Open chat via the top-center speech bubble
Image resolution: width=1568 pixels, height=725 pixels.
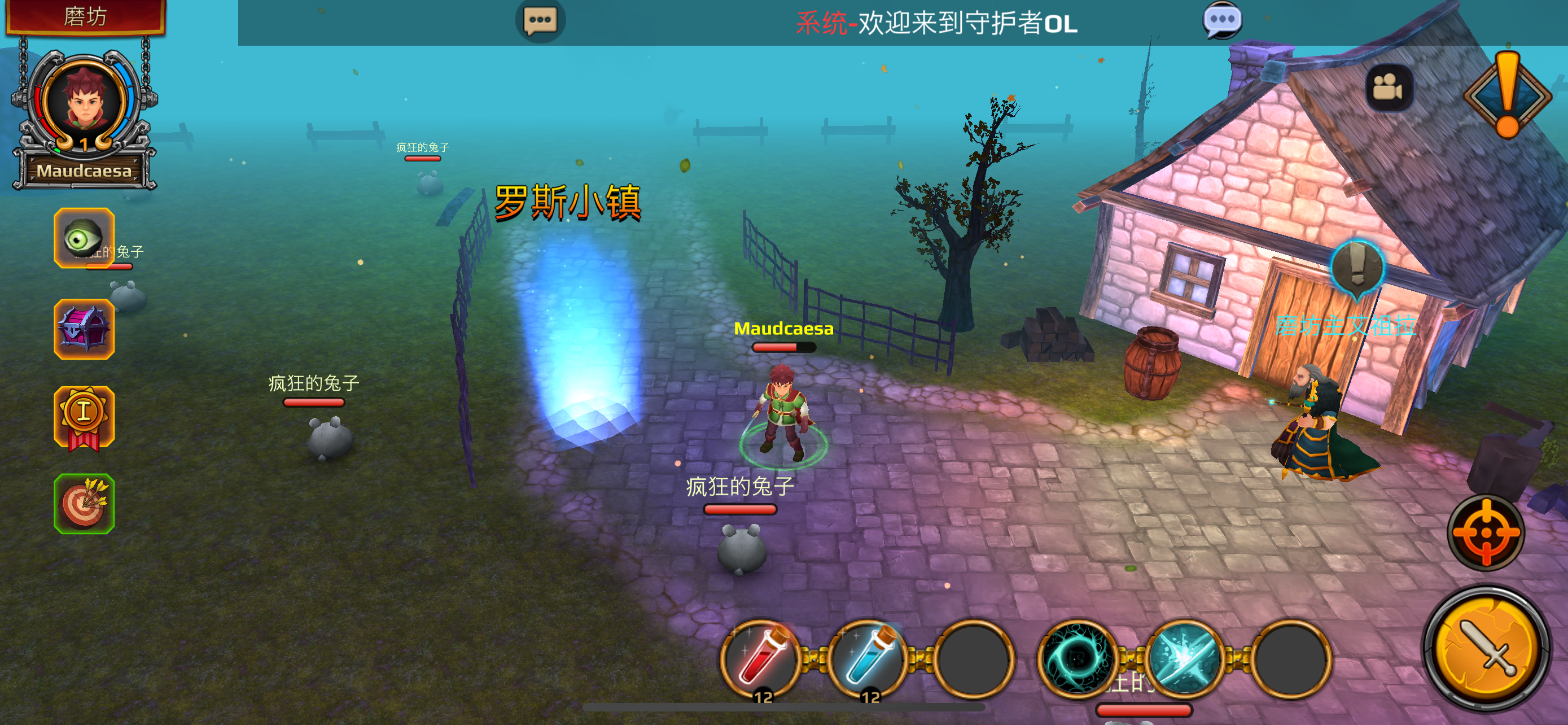tap(540, 22)
